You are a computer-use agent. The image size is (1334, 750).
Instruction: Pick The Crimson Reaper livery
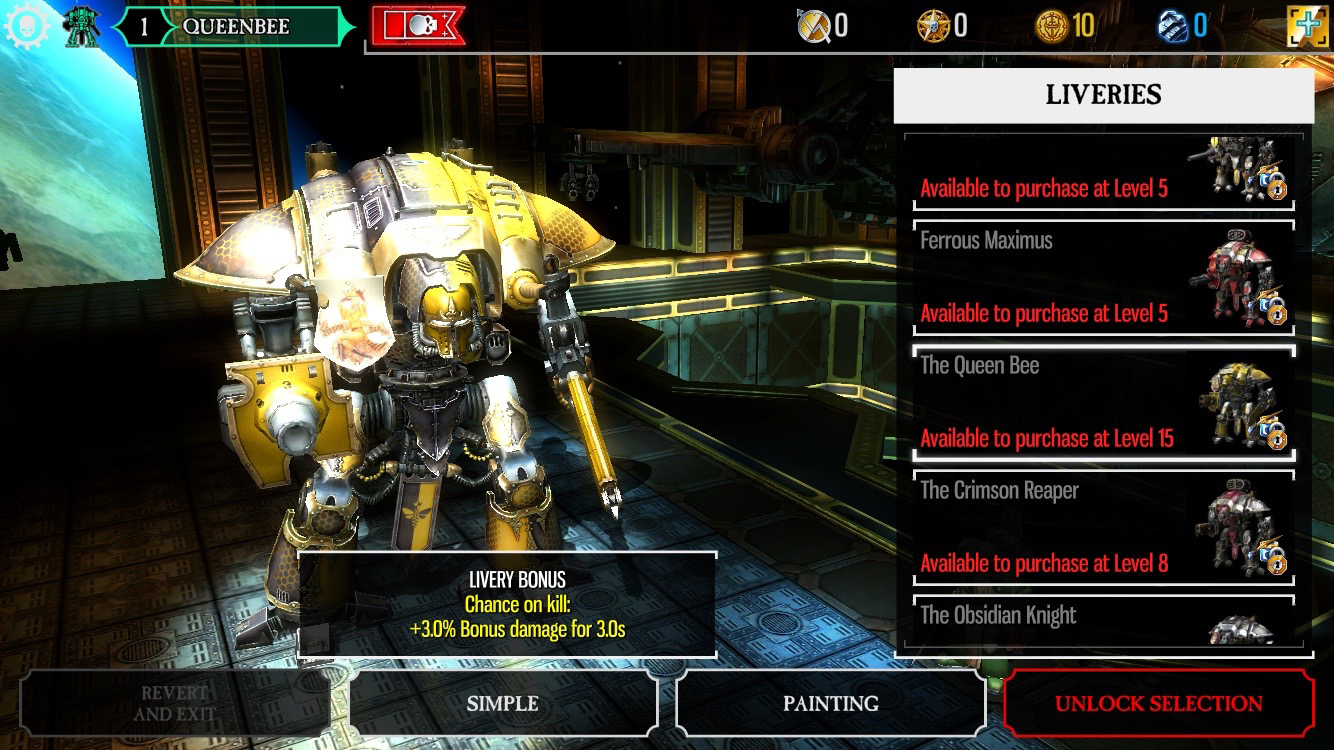pyautogui.click(x=1100, y=527)
